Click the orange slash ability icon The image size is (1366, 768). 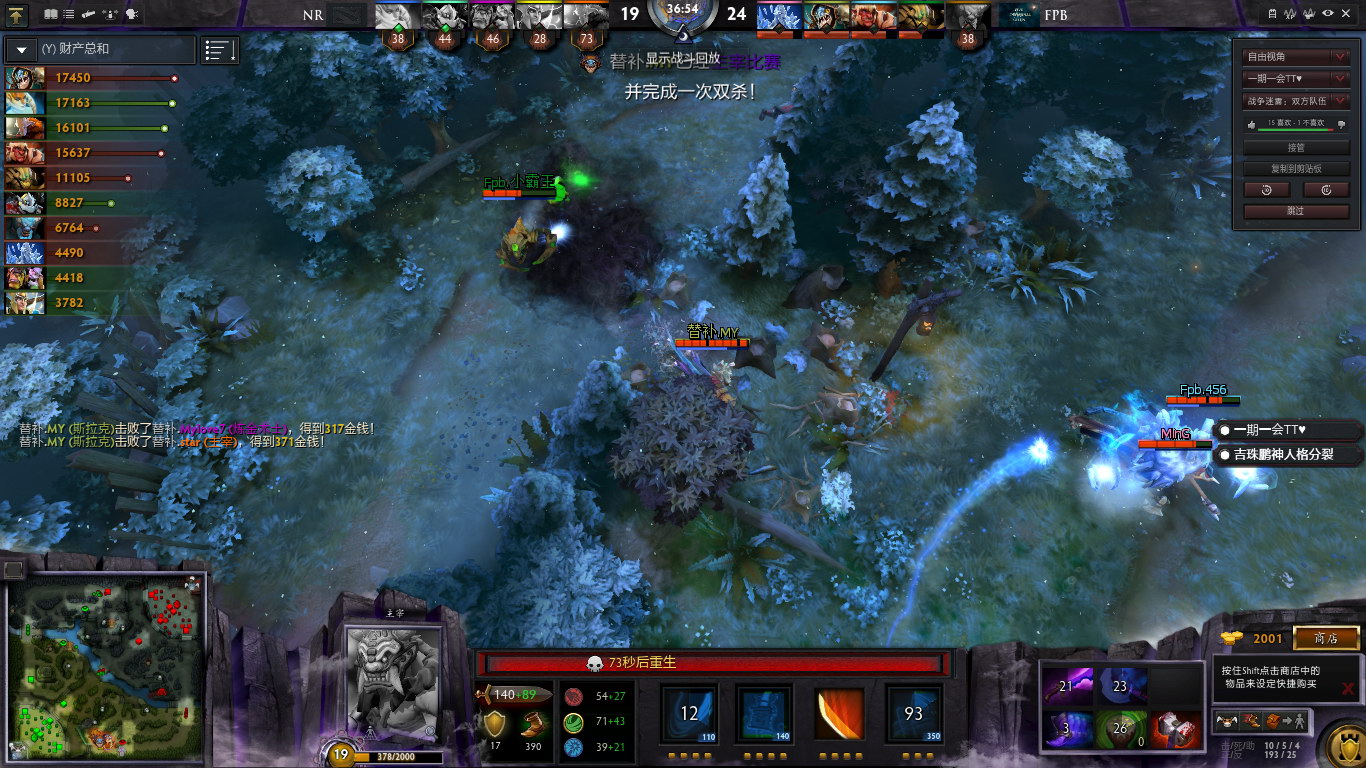(840, 714)
